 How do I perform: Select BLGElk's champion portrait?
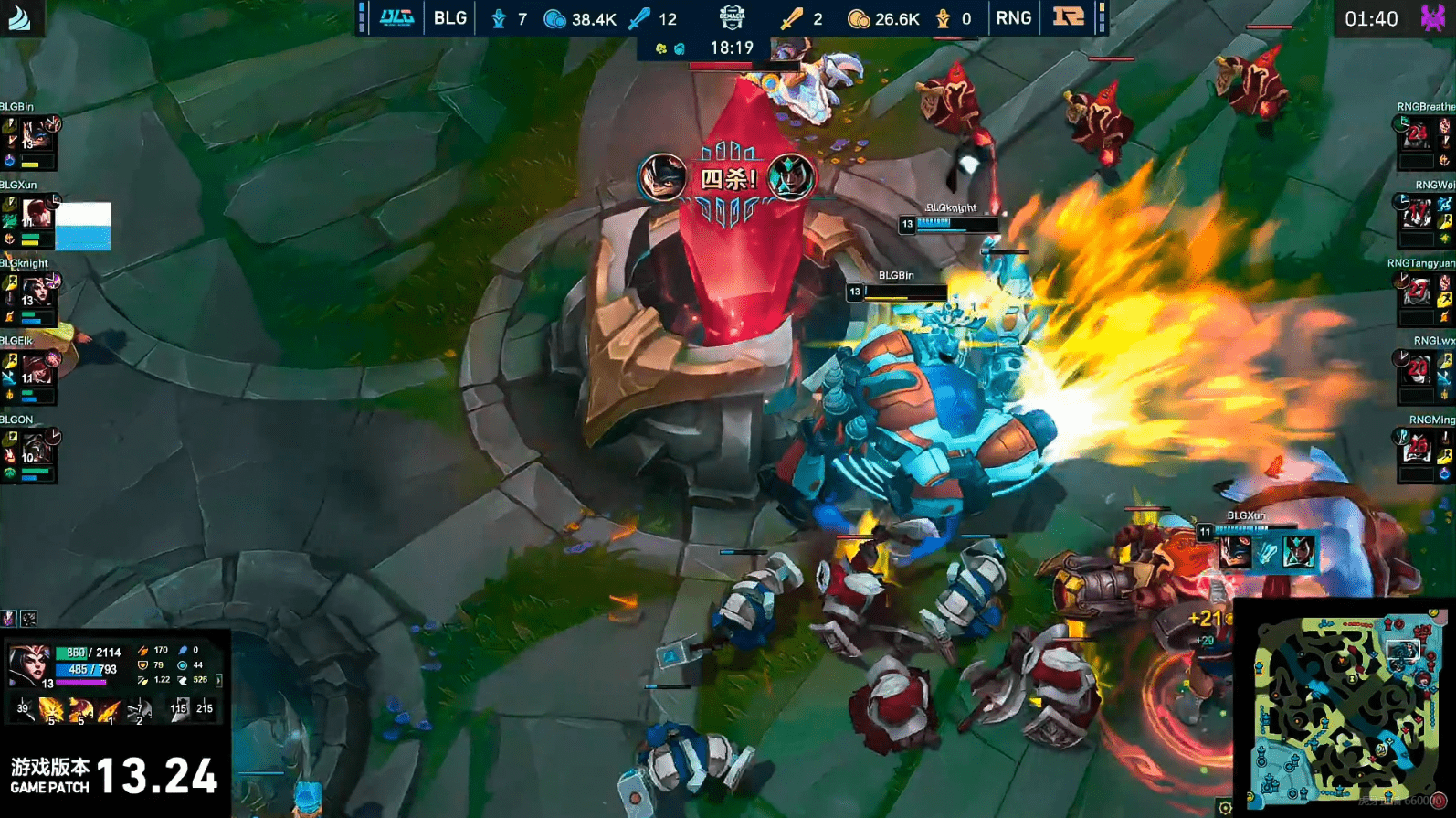[x=37, y=370]
